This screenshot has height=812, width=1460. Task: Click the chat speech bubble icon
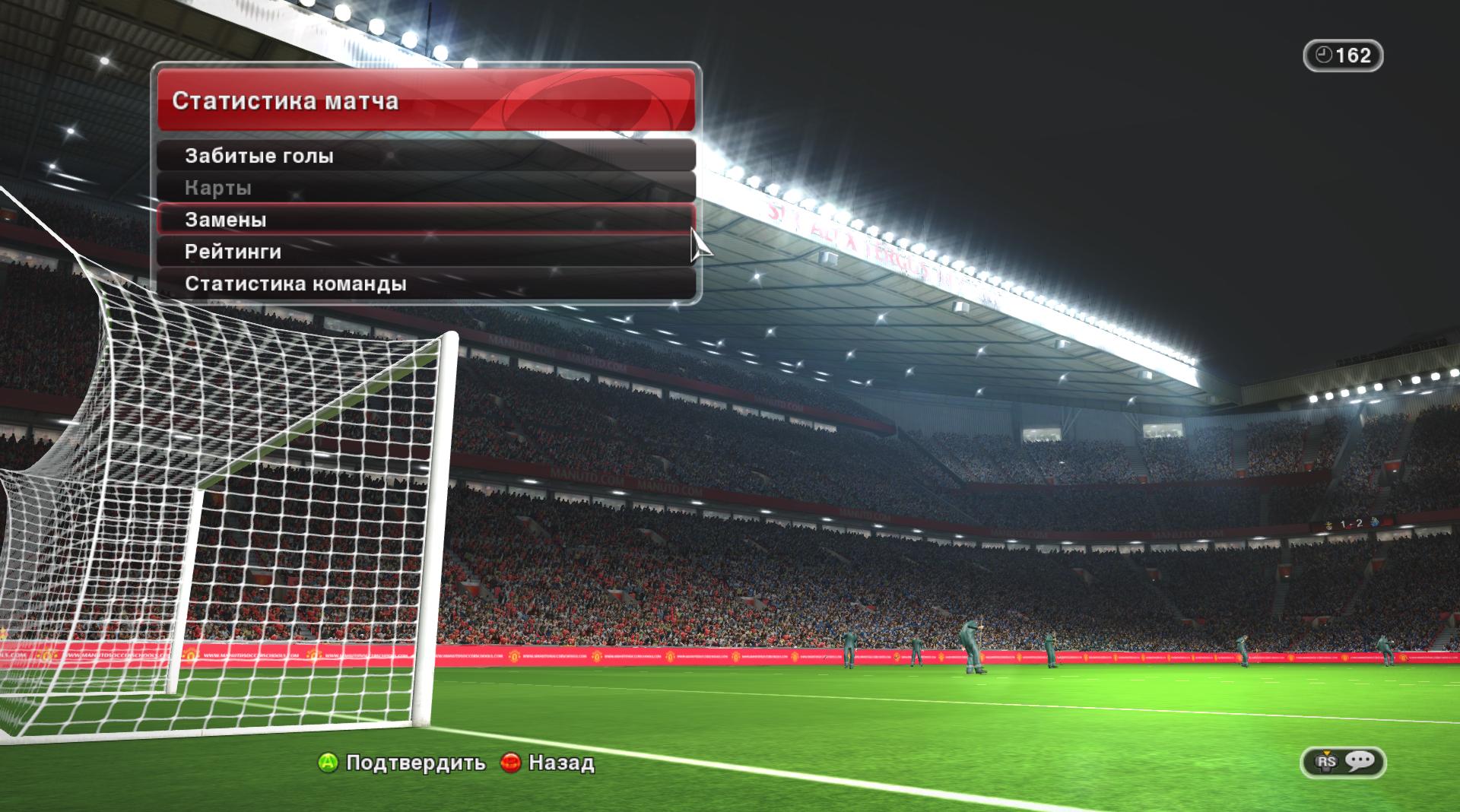1360,761
